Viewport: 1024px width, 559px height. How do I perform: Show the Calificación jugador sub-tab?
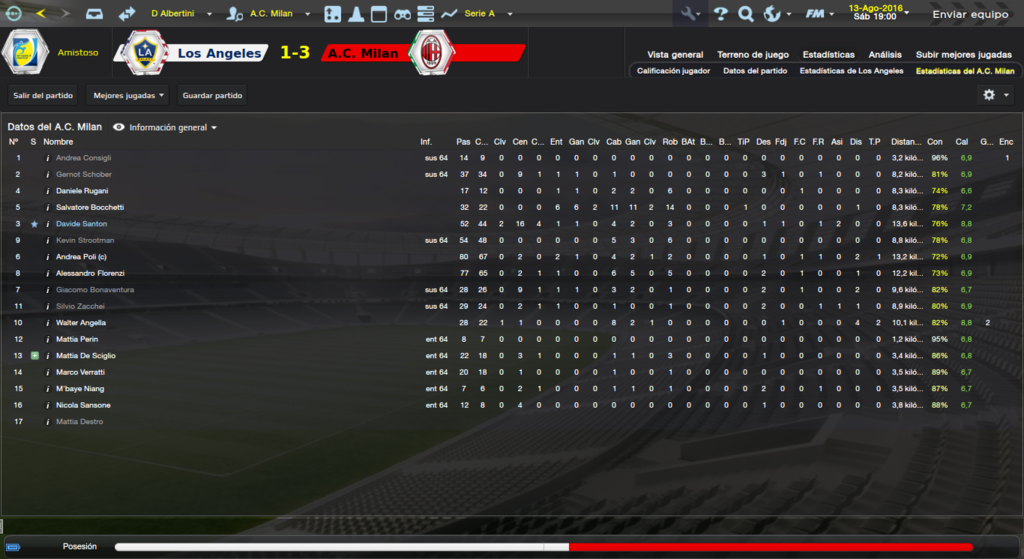[673, 71]
